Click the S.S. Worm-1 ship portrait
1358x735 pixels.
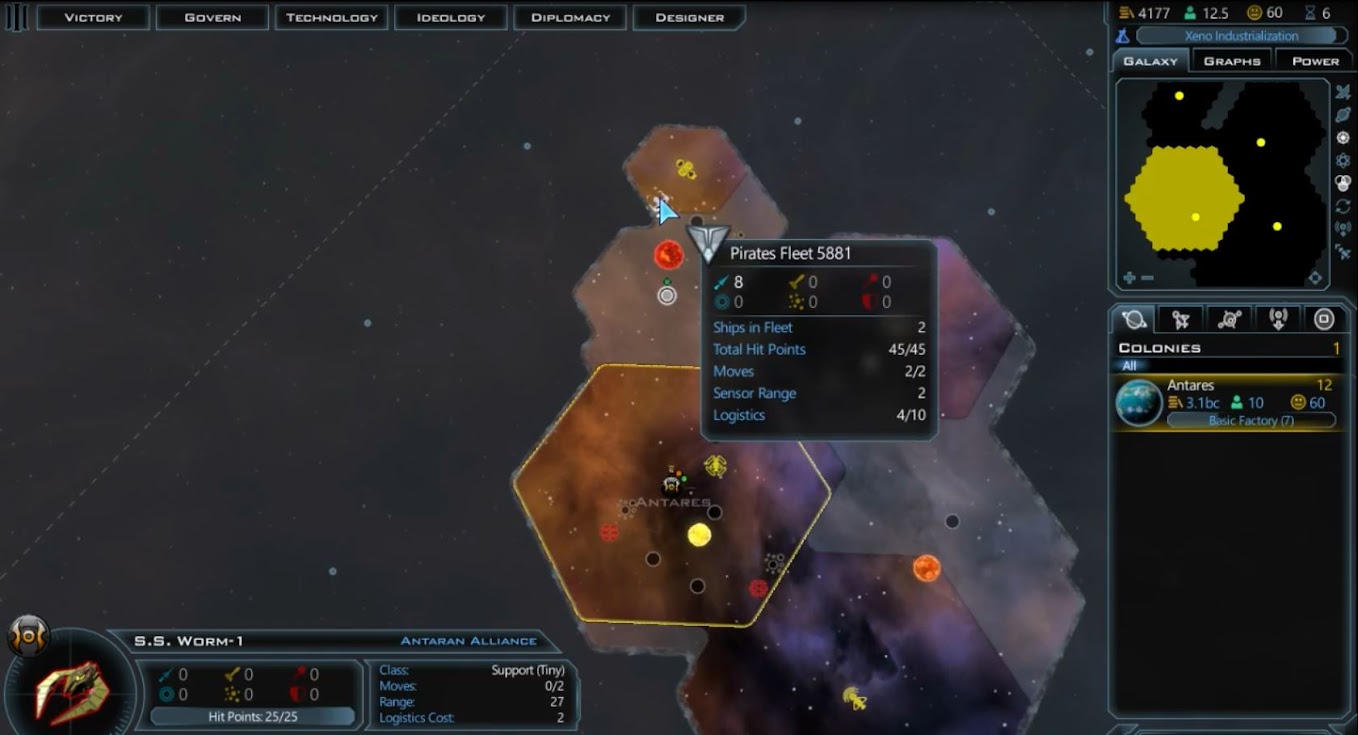pyautogui.click(x=68, y=692)
